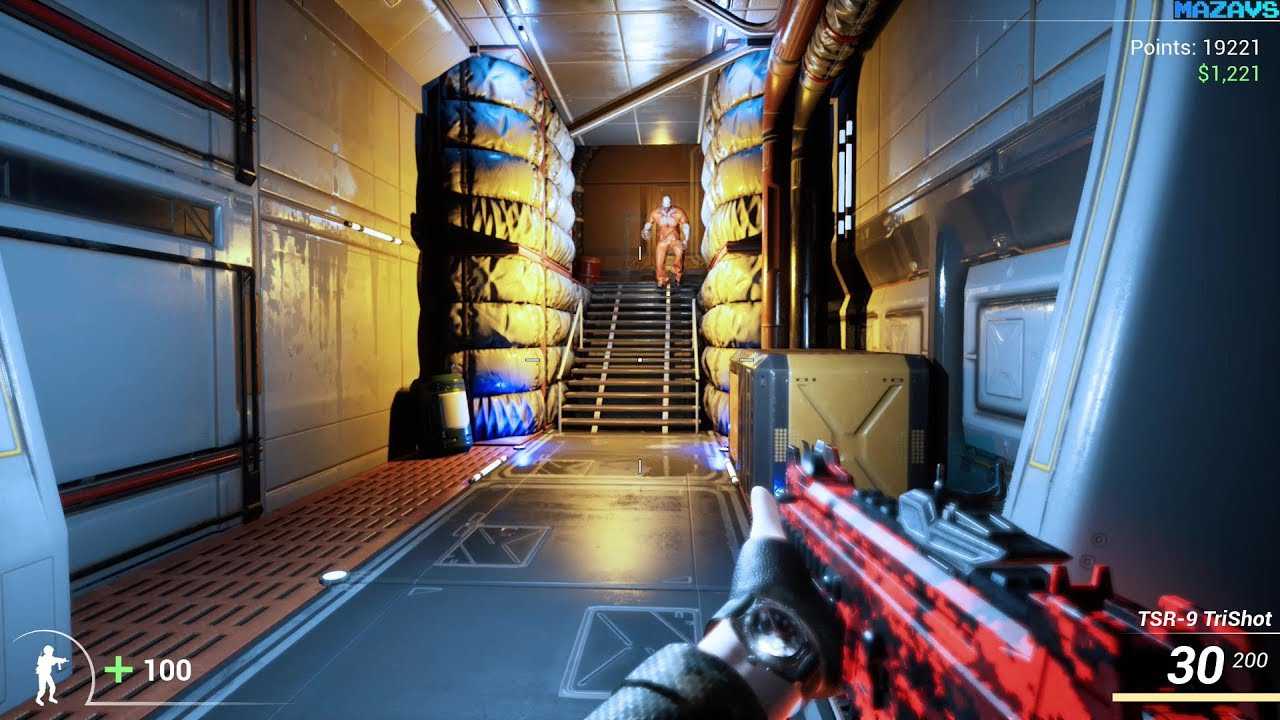Click the soldier stance icon
This screenshot has height=720, width=1280.
click(x=47, y=674)
